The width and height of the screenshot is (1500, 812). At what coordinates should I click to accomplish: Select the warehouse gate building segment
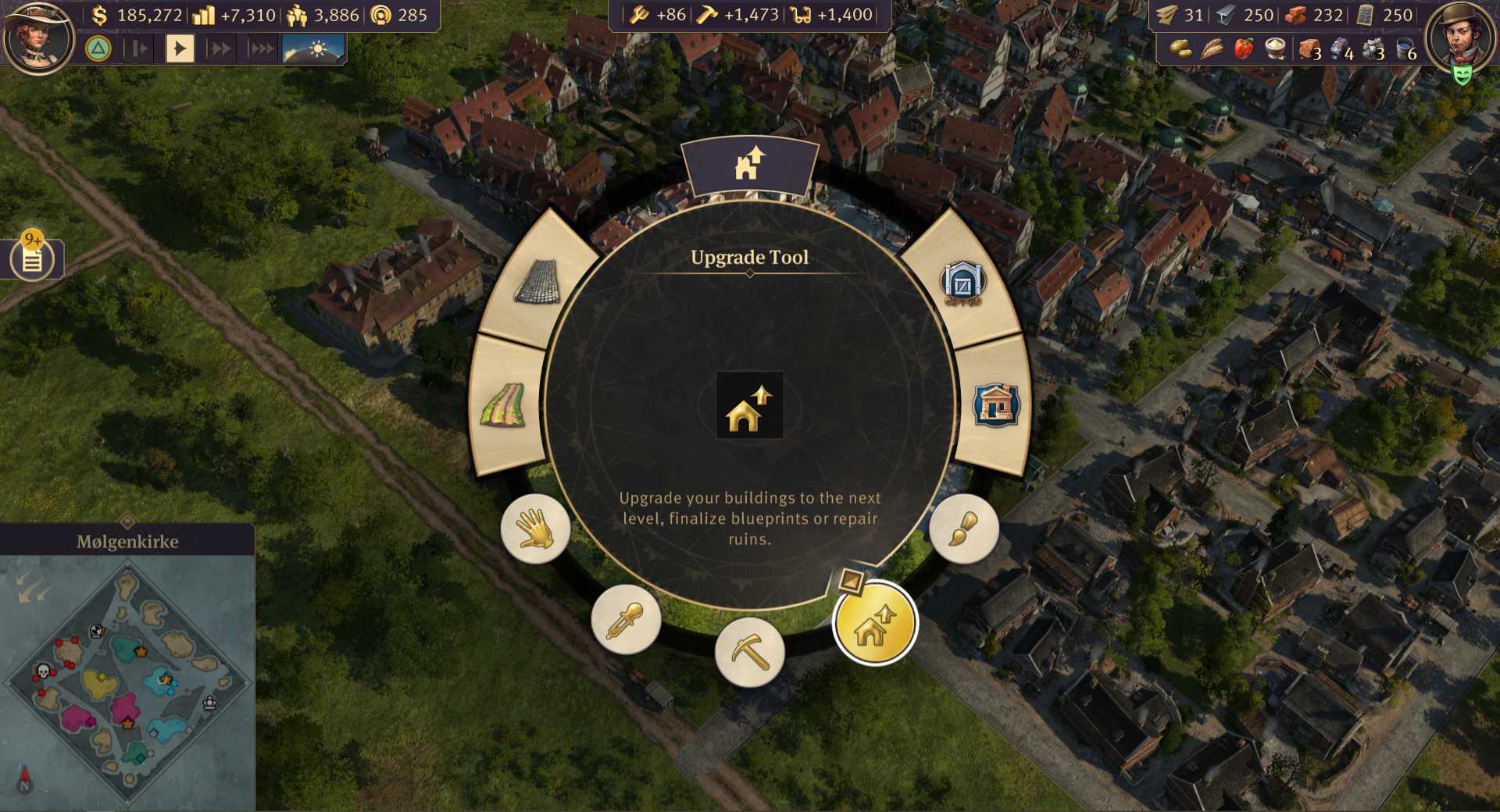[x=962, y=283]
